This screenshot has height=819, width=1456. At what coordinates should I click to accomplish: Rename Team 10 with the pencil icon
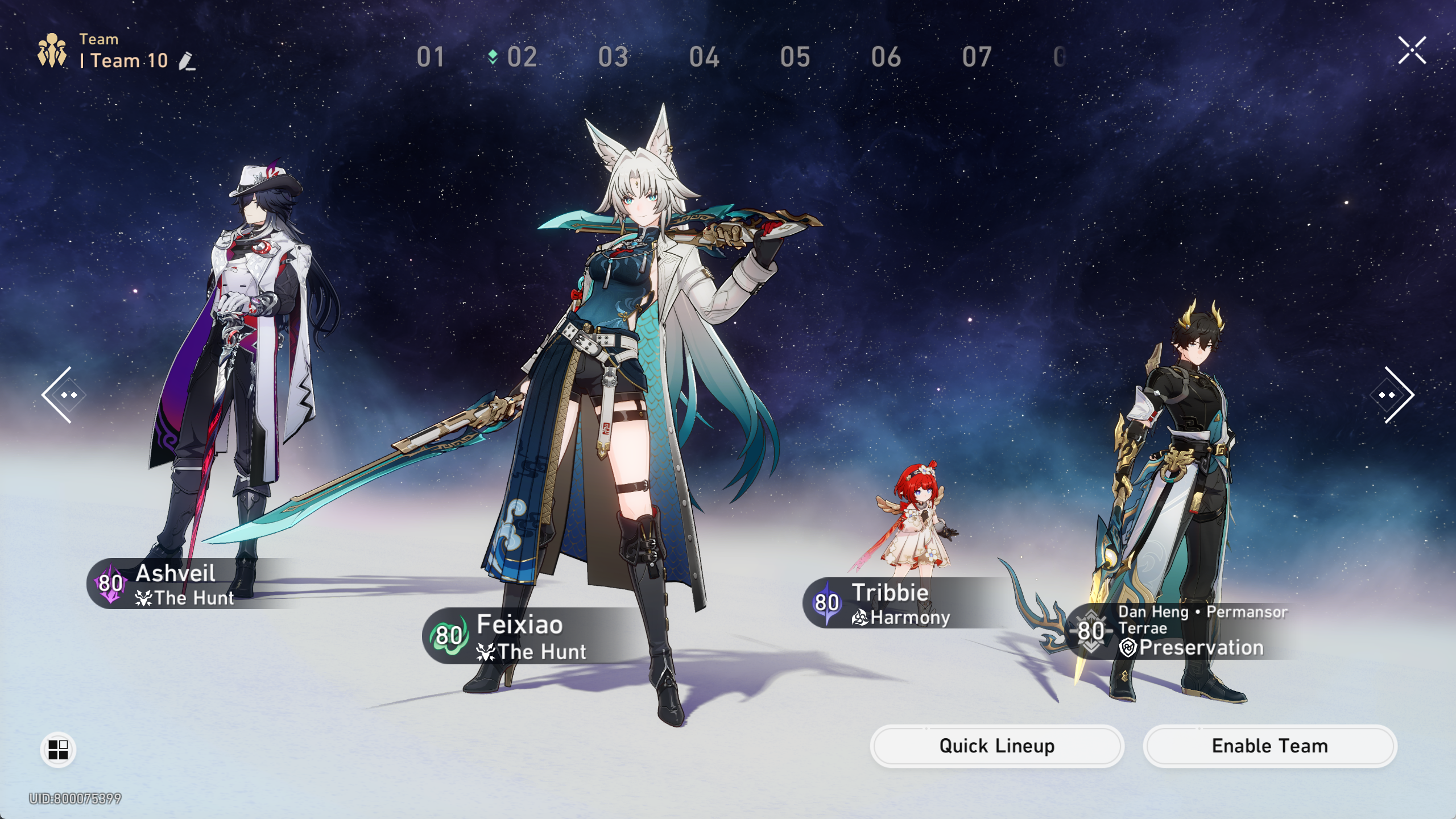pos(187,61)
